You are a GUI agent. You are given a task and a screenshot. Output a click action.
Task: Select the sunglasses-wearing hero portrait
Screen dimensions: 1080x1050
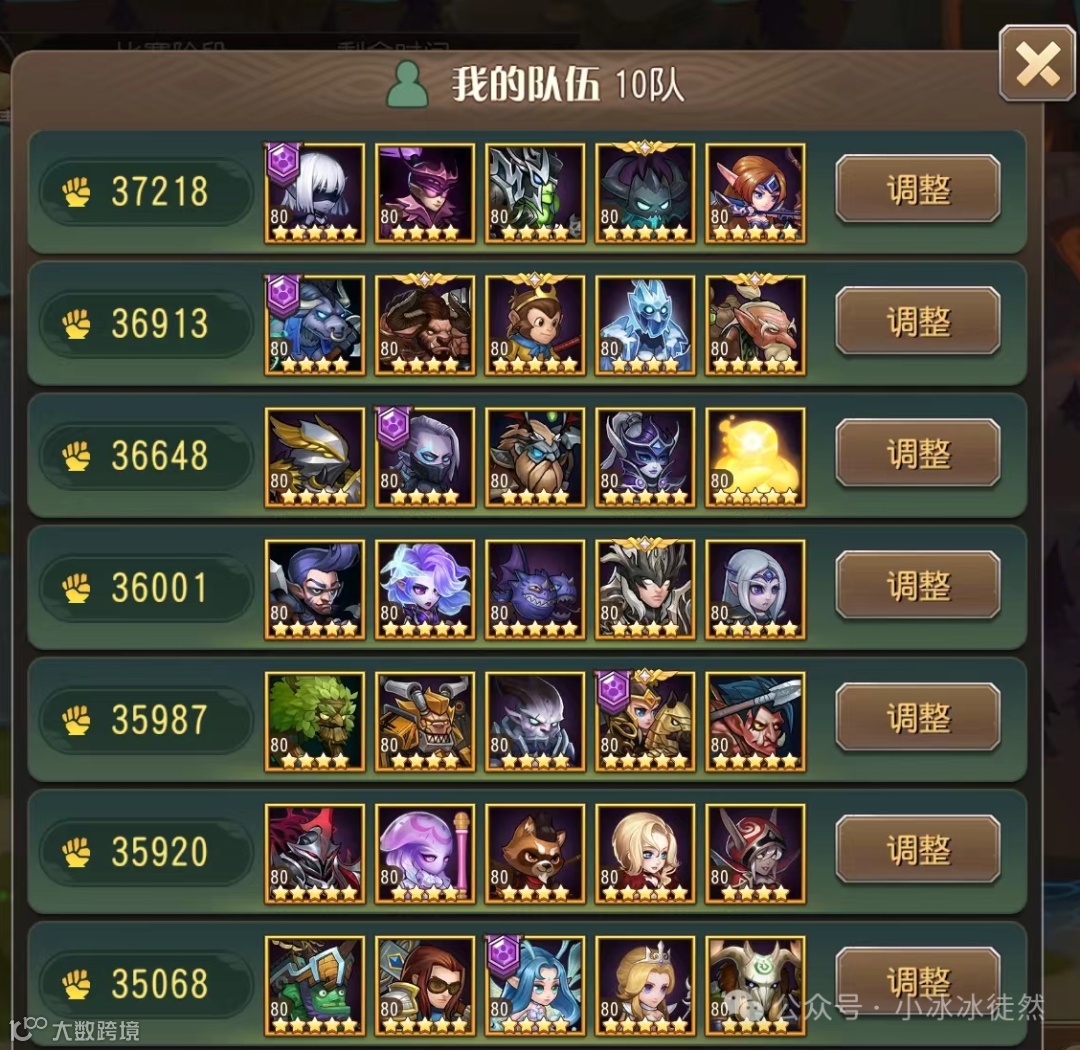(425, 984)
